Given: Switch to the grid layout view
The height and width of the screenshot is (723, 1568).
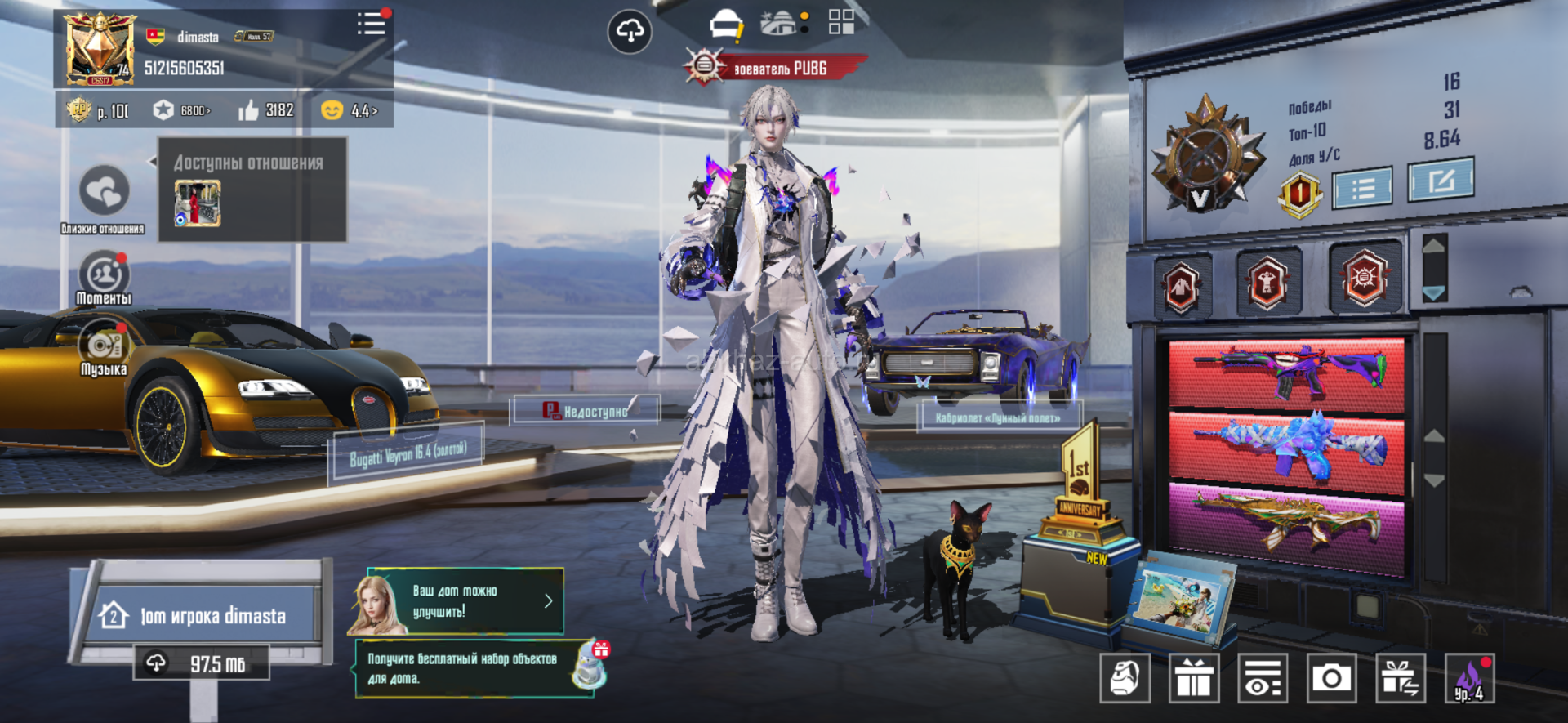Looking at the screenshot, I should click(841, 22).
